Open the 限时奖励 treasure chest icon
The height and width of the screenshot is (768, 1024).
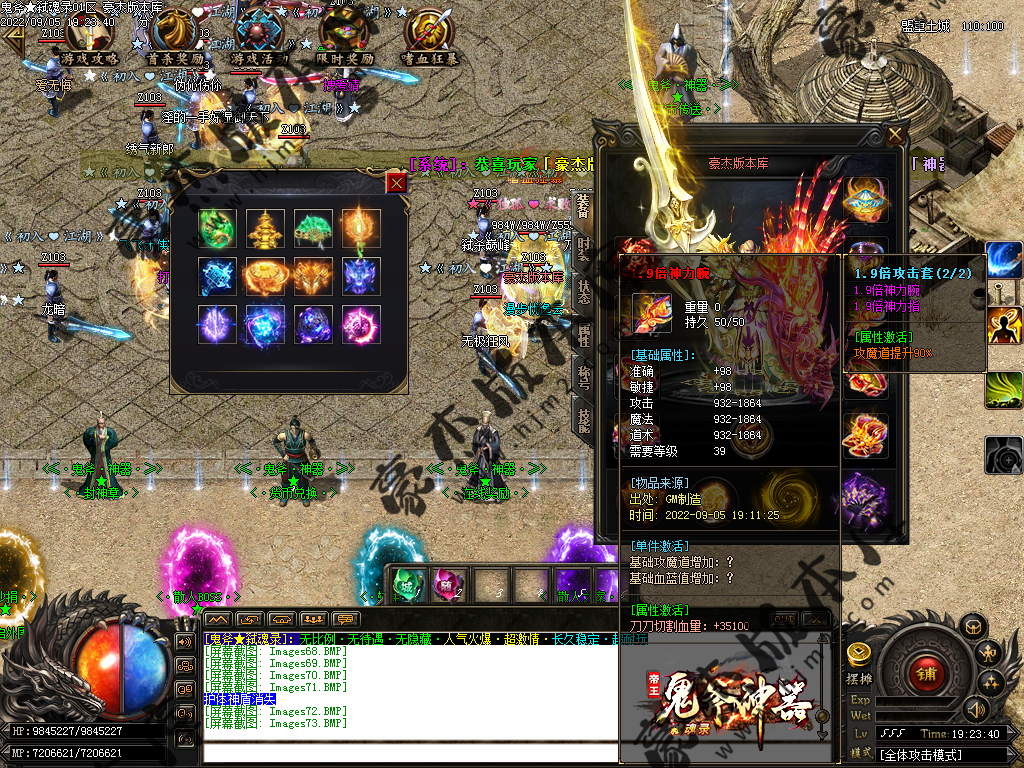pyautogui.click(x=344, y=36)
